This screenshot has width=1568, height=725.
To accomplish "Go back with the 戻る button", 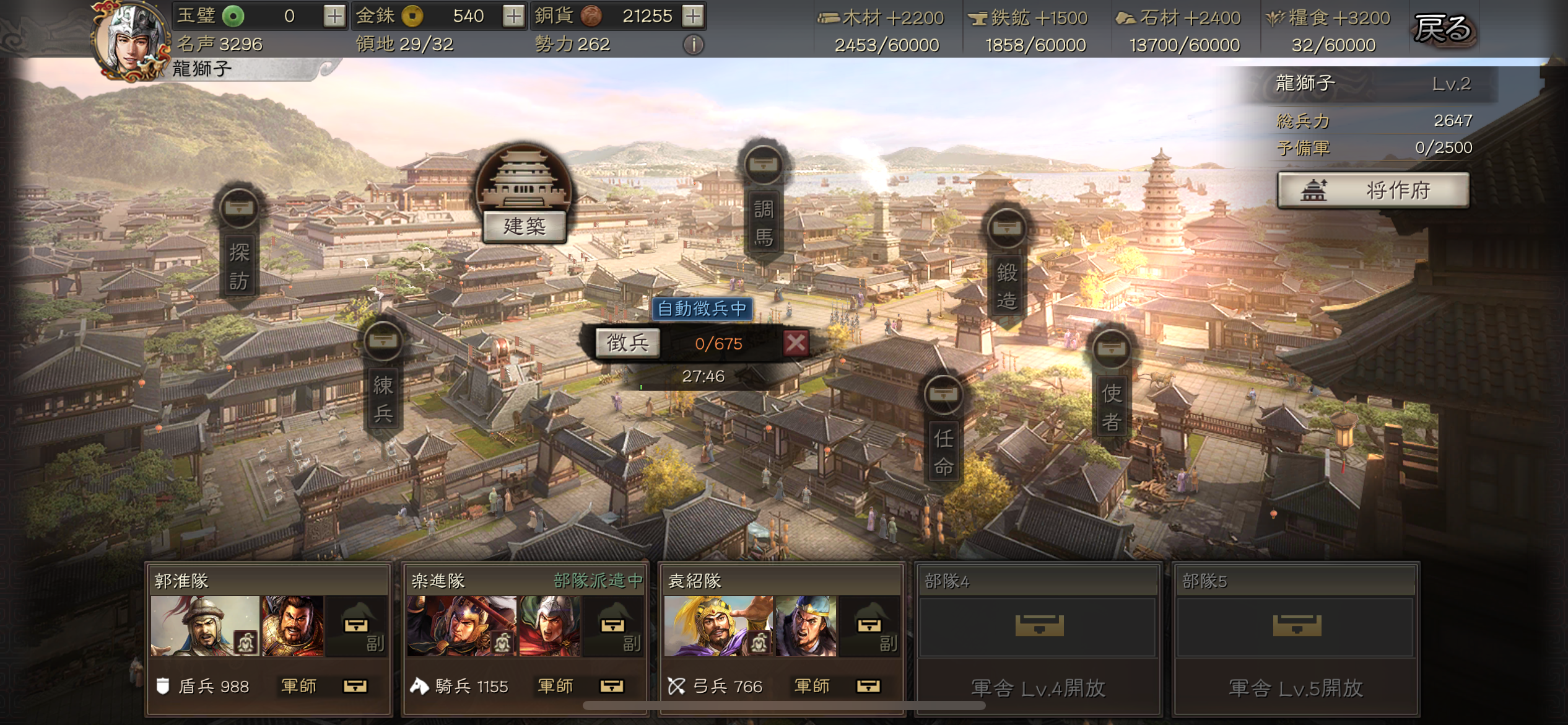I will pyautogui.click(x=1443, y=29).
